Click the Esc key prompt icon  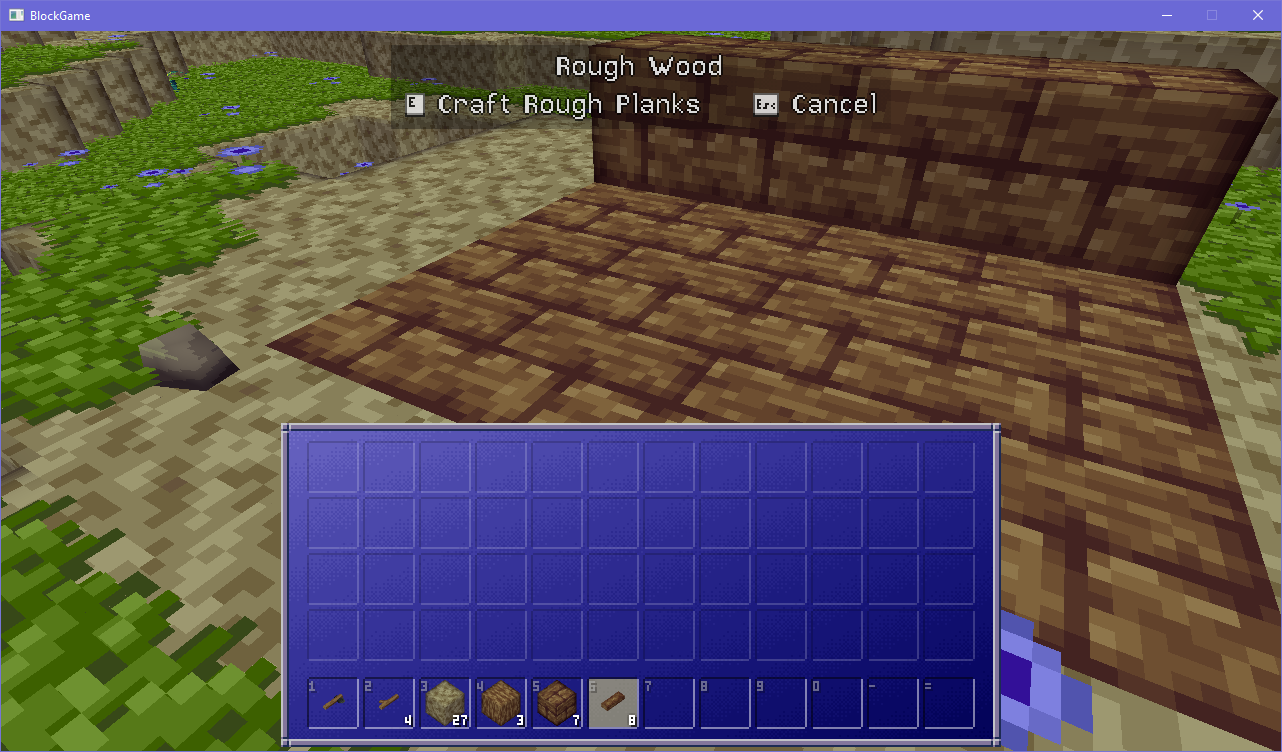pyautogui.click(x=764, y=103)
